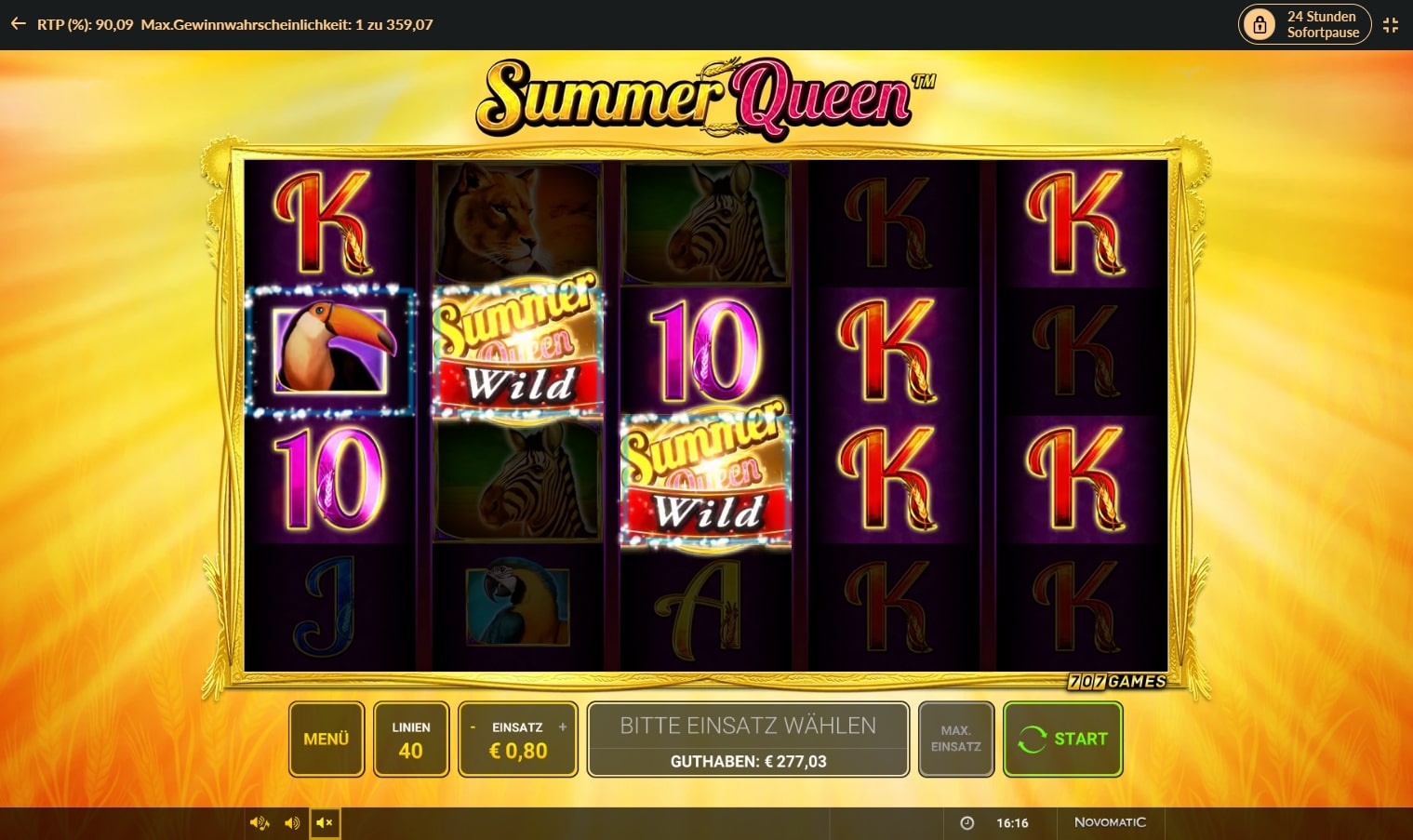This screenshot has width=1413, height=840.
Task: Select the middle speaker volume icon
Action: pyautogui.click(x=291, y=822)
